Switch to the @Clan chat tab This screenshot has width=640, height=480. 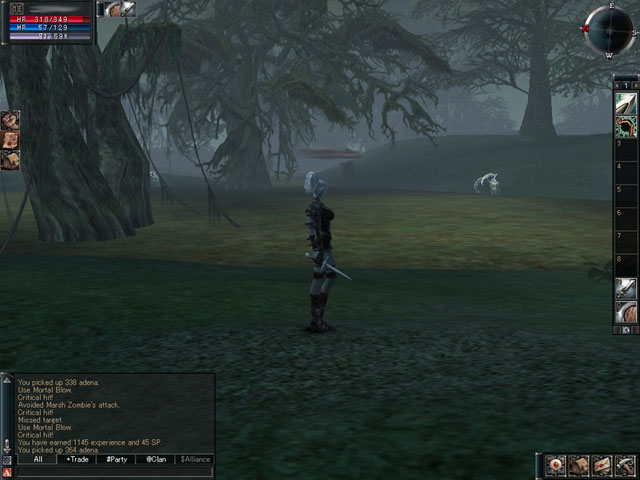tap(155, 459)
